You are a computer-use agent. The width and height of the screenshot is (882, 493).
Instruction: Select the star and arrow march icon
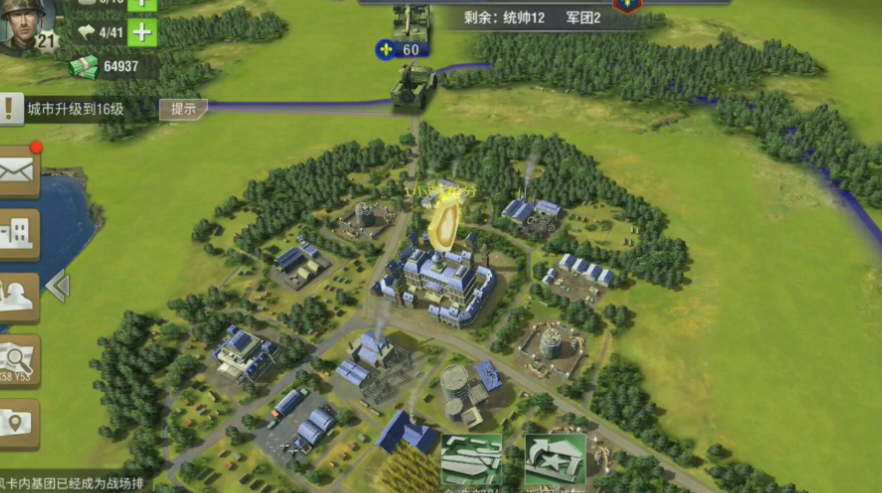(555, 461)
